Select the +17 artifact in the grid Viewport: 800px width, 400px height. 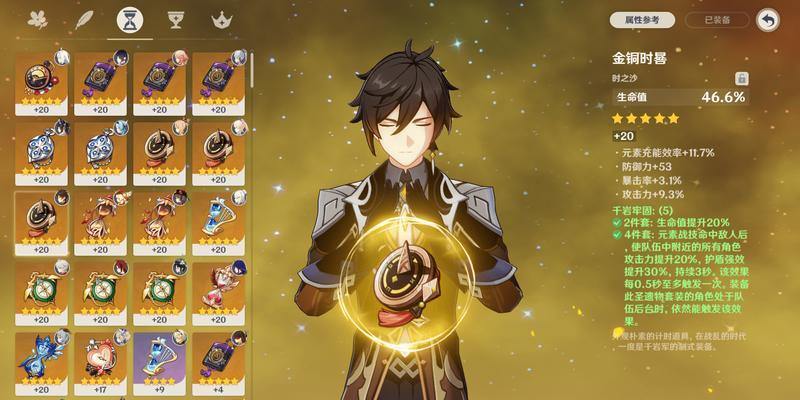coord(99,360)
